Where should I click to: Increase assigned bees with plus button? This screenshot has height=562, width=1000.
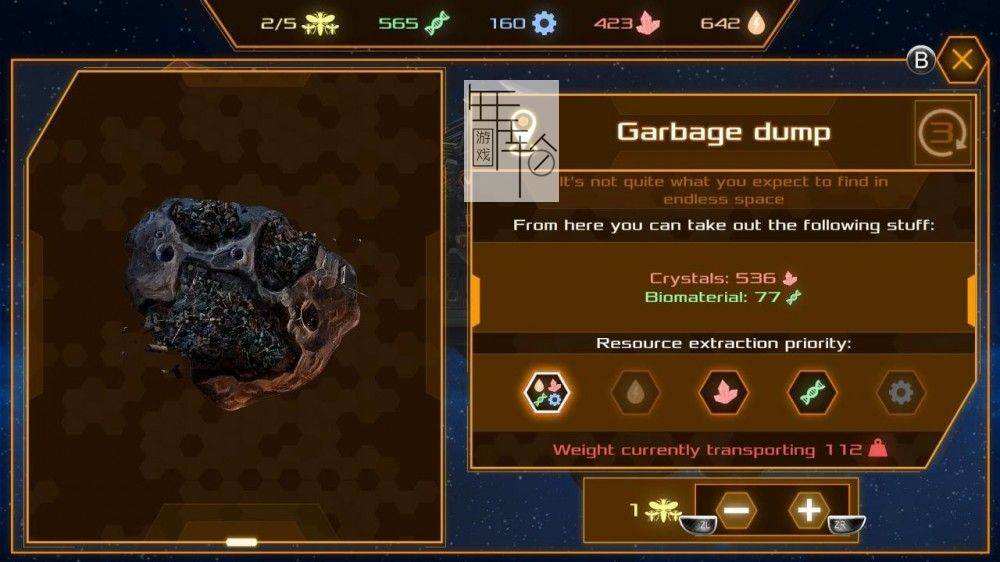[809, 511]
